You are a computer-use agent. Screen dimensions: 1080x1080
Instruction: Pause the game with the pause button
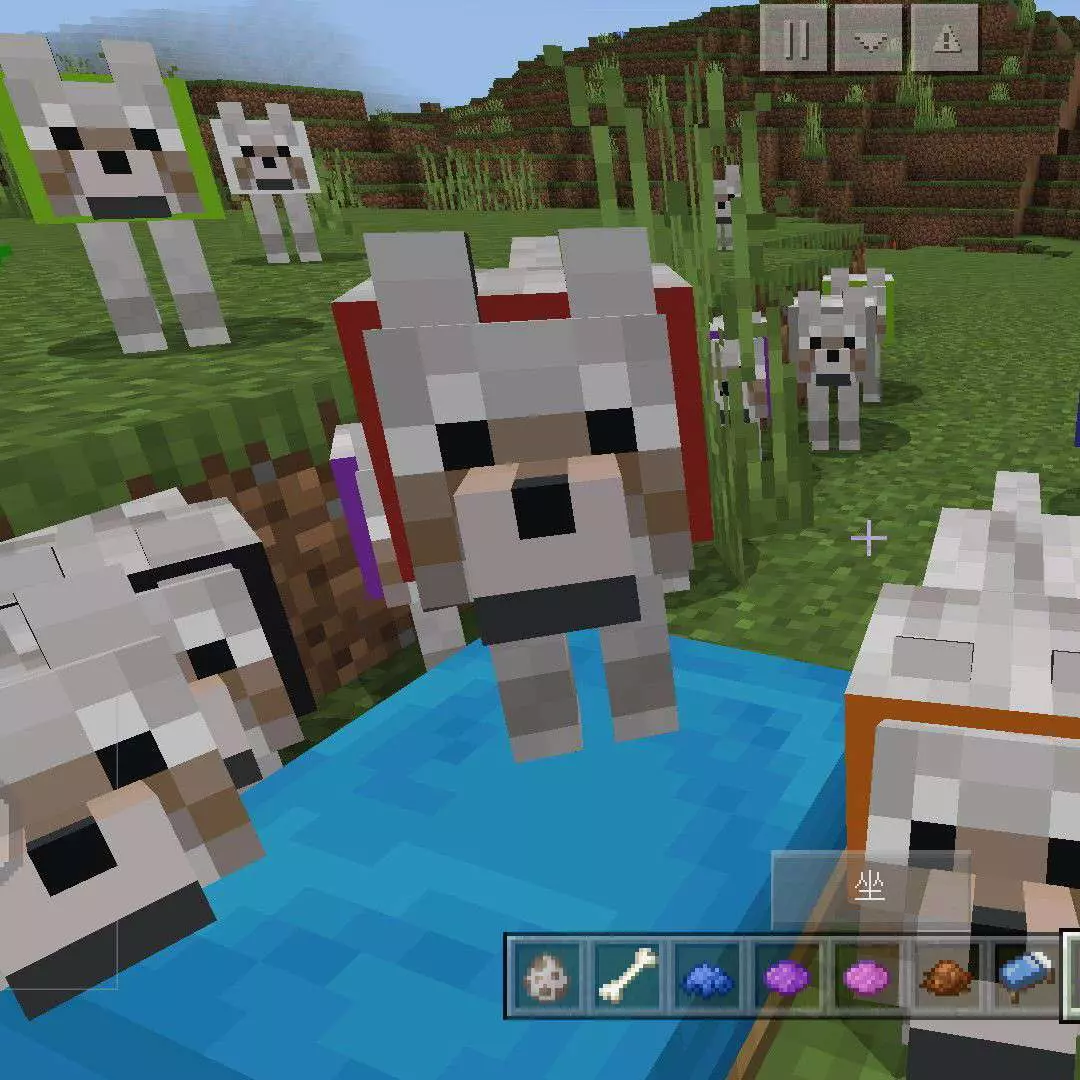point(797,38)
